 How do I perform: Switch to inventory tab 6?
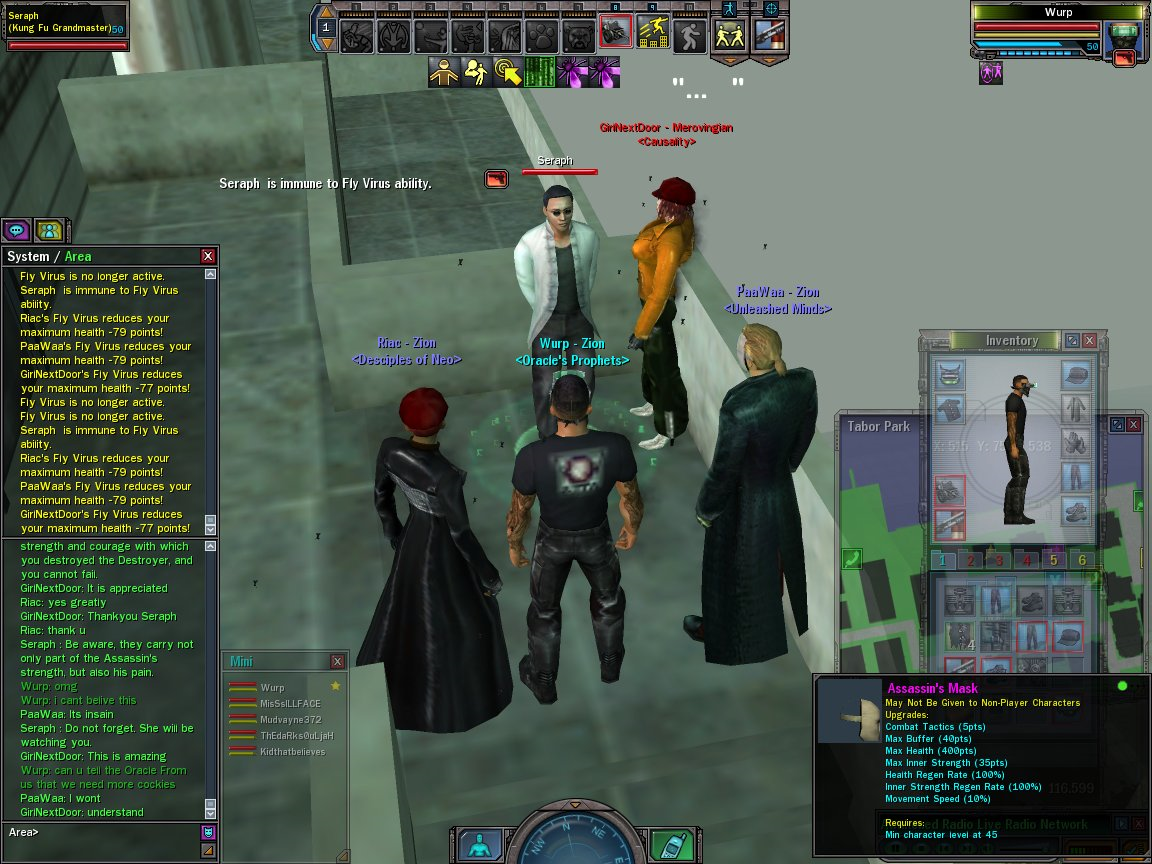click(1082, 561)
